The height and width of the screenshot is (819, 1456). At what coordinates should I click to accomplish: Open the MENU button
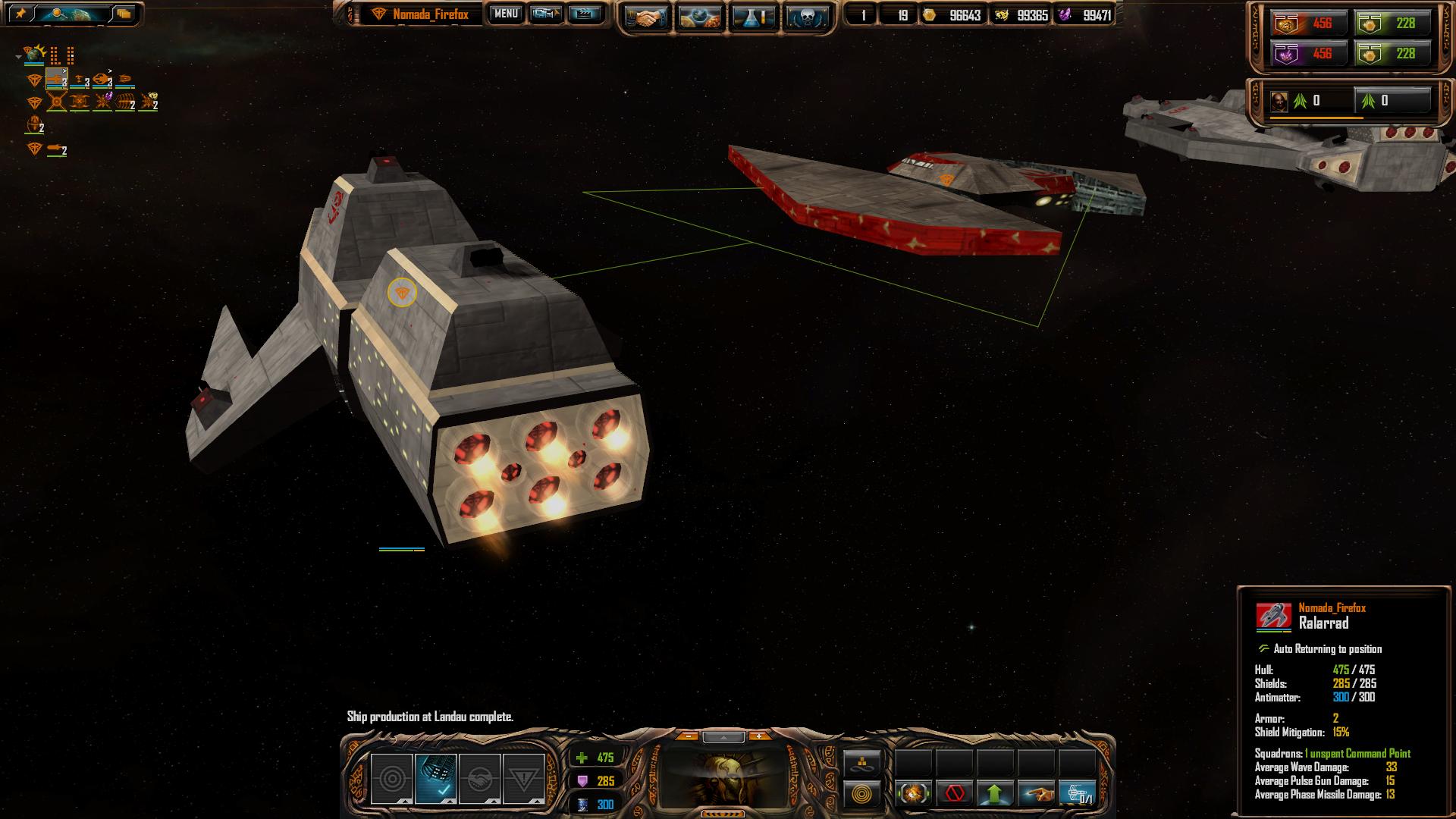[506, 14]
